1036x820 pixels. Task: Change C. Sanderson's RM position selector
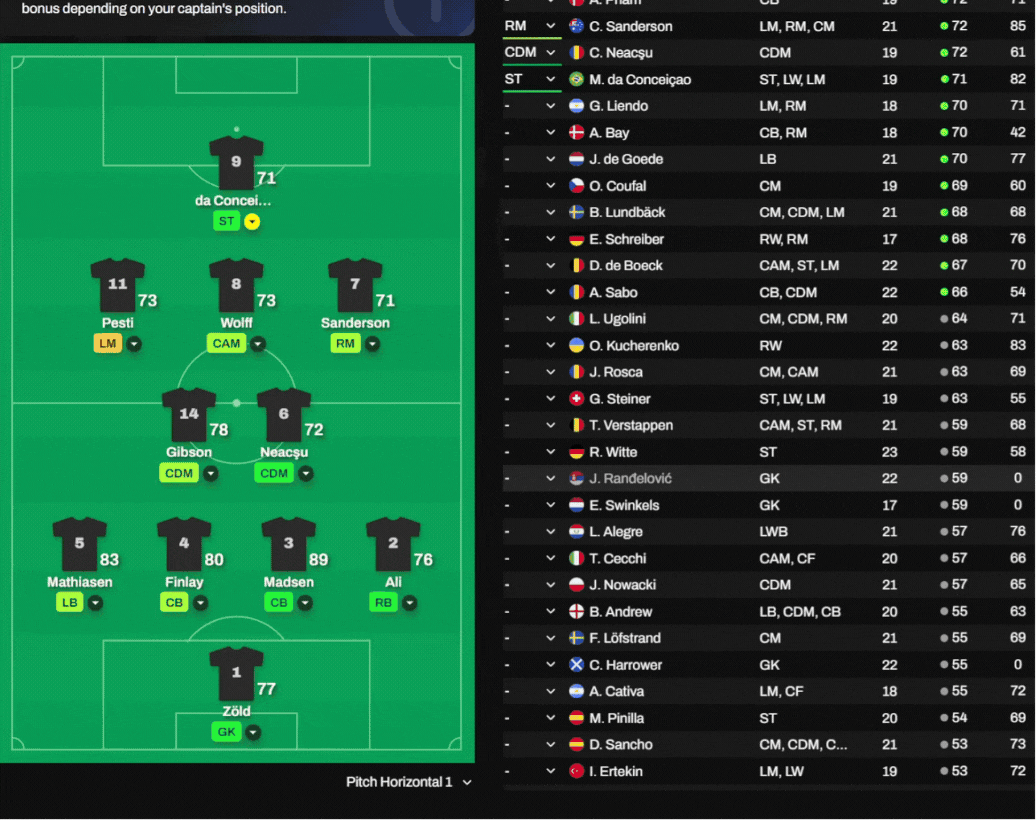click(531, 26)
